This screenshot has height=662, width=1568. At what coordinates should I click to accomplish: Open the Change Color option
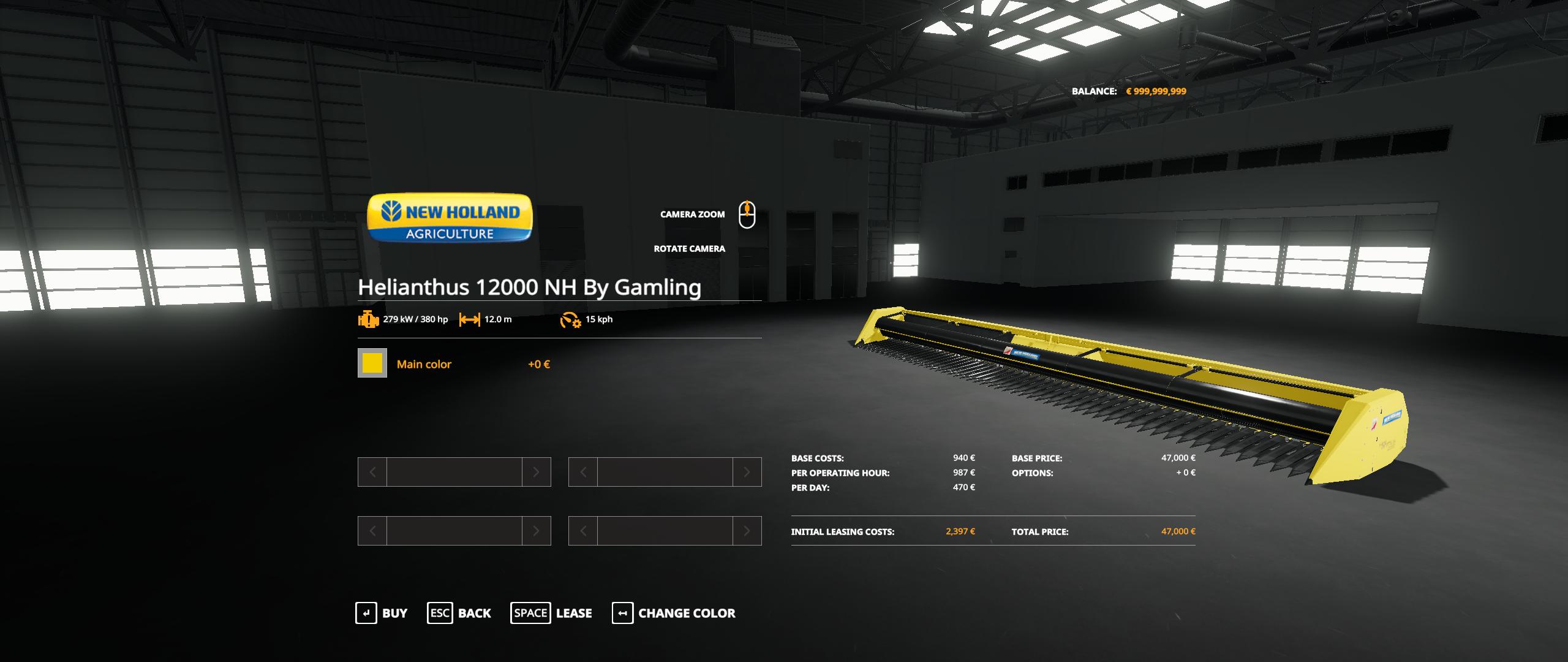674,613
